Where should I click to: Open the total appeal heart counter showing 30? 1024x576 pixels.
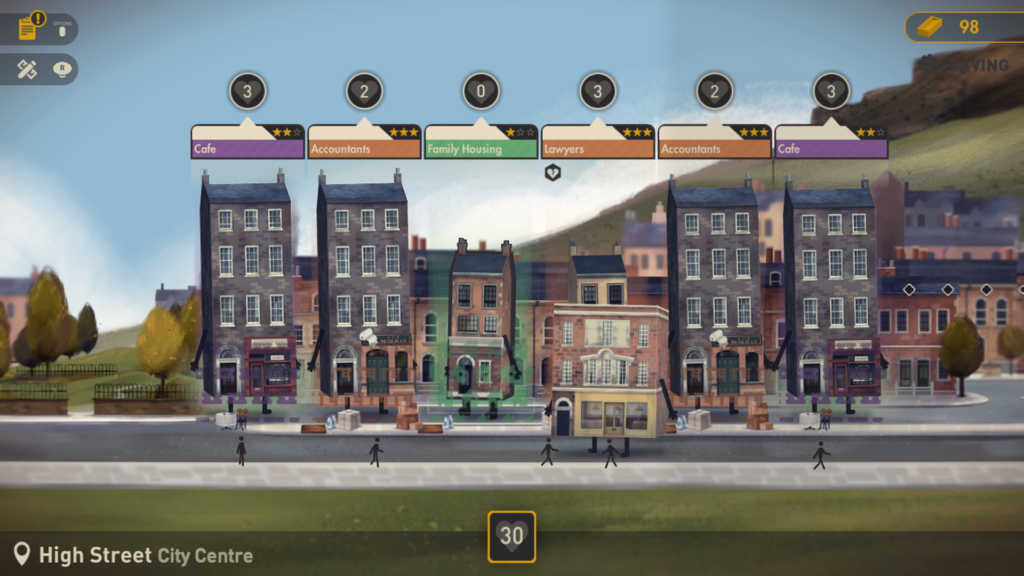coord(512,536)
